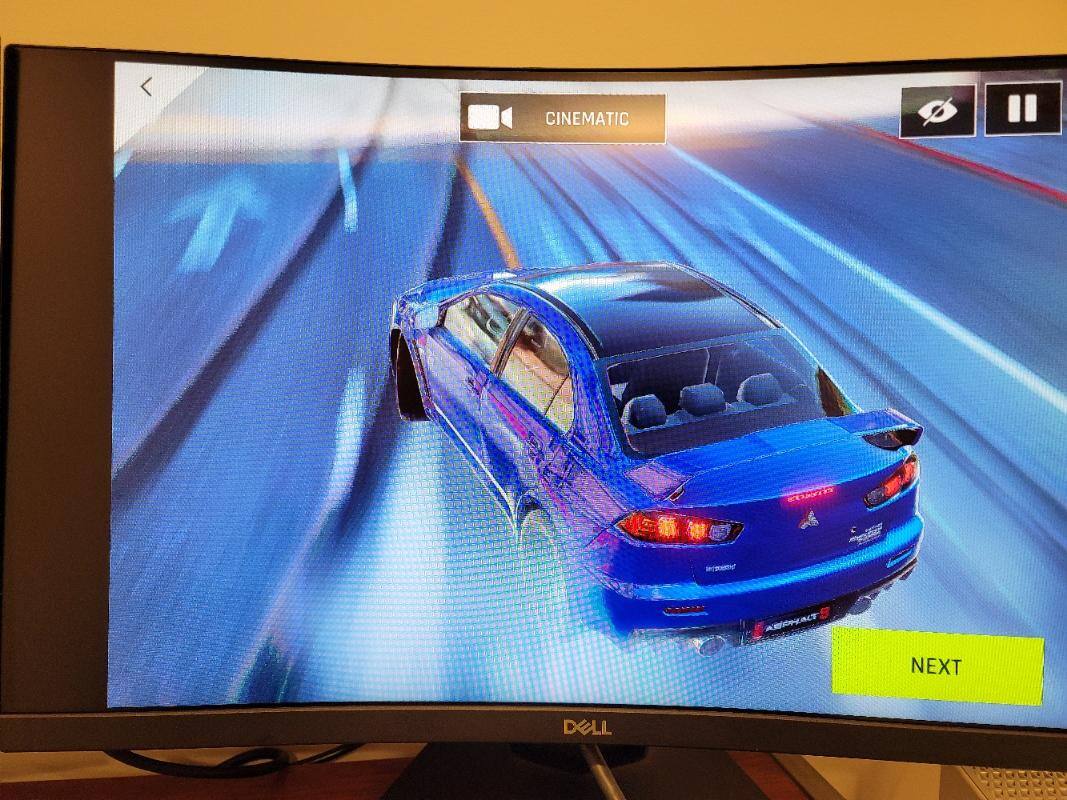The height and width of the screenshot is (800, 1067).
Task: Hide the interface with the eye icon
Action: tap(936, 109)
